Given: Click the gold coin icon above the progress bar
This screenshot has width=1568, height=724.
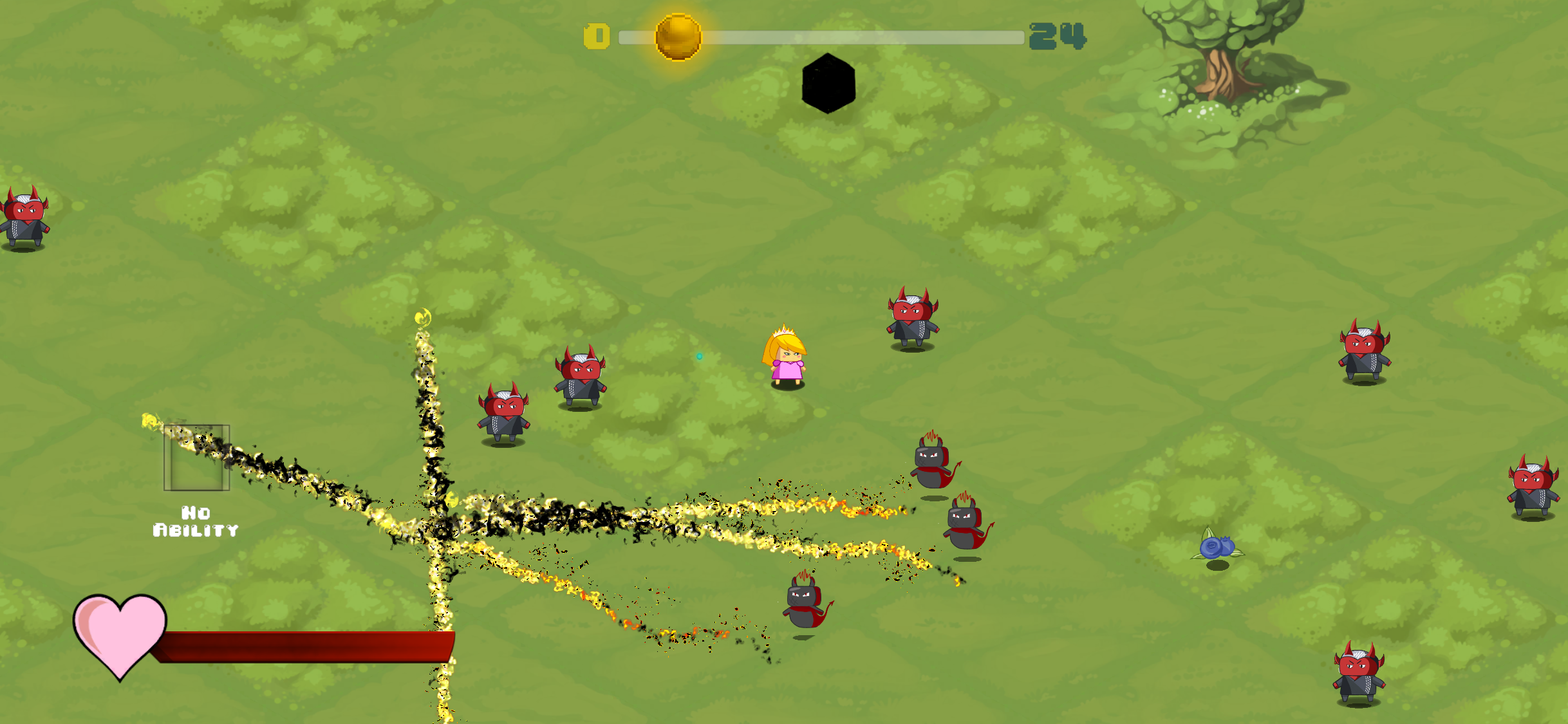Looking at the screenshot, I should tap(678, 36).
